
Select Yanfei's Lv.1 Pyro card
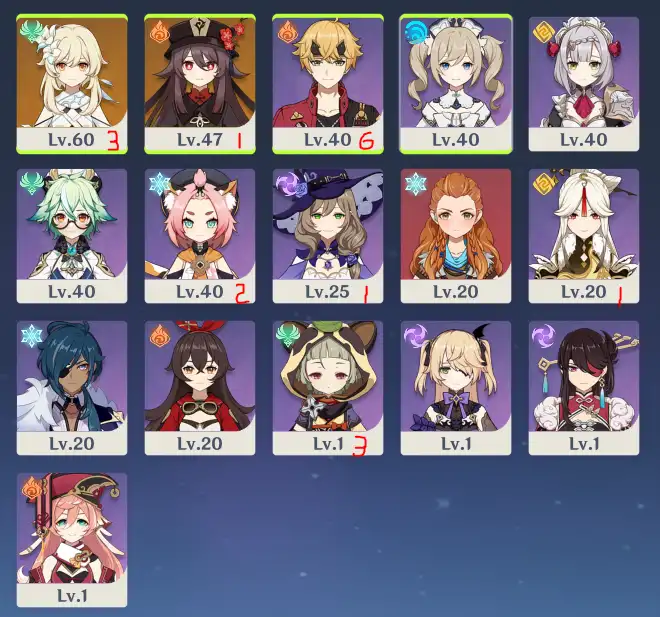click(x=72, y=539)
